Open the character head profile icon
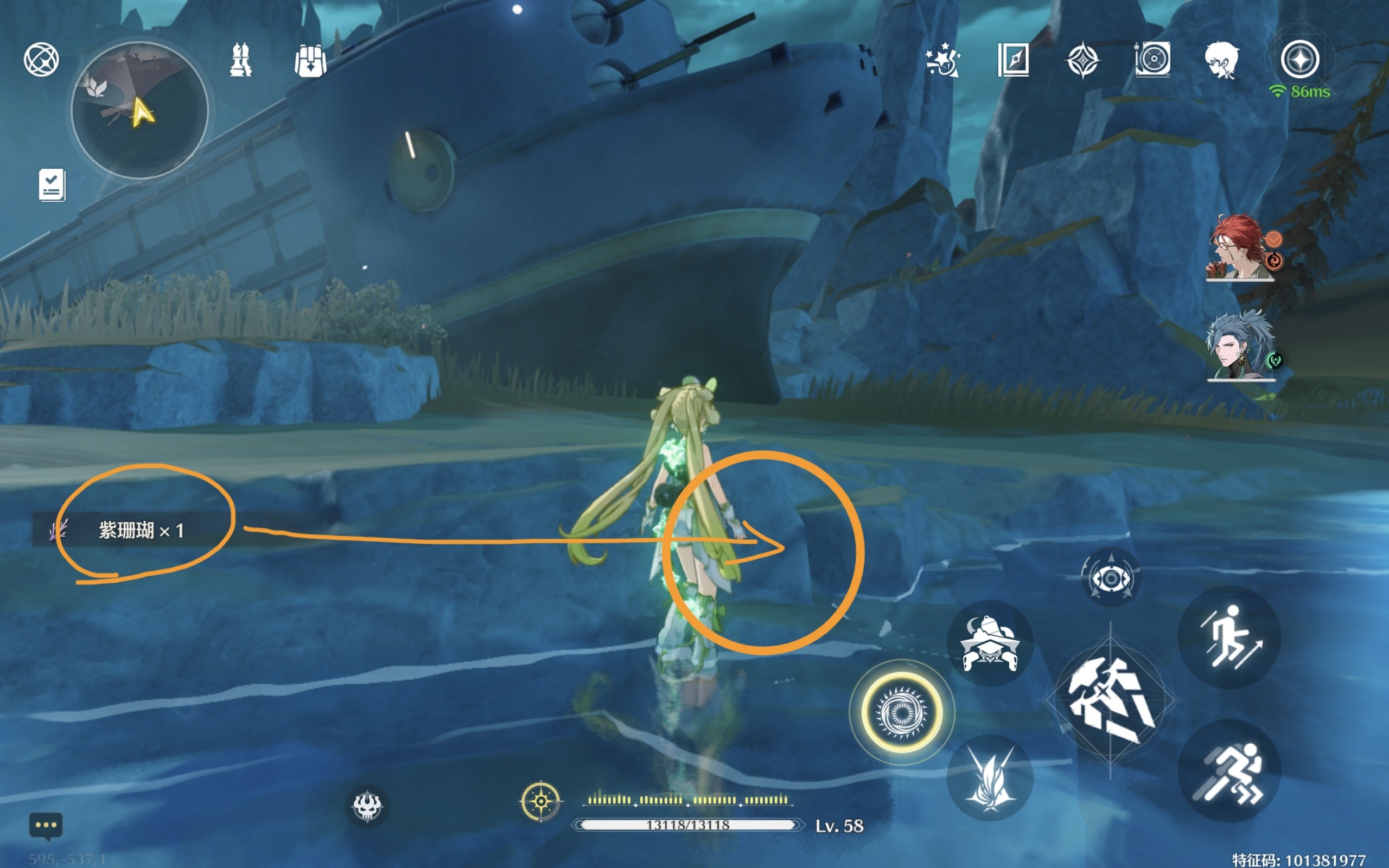This screenshot has height=868, width=1389. click(x=1221, y=60)
